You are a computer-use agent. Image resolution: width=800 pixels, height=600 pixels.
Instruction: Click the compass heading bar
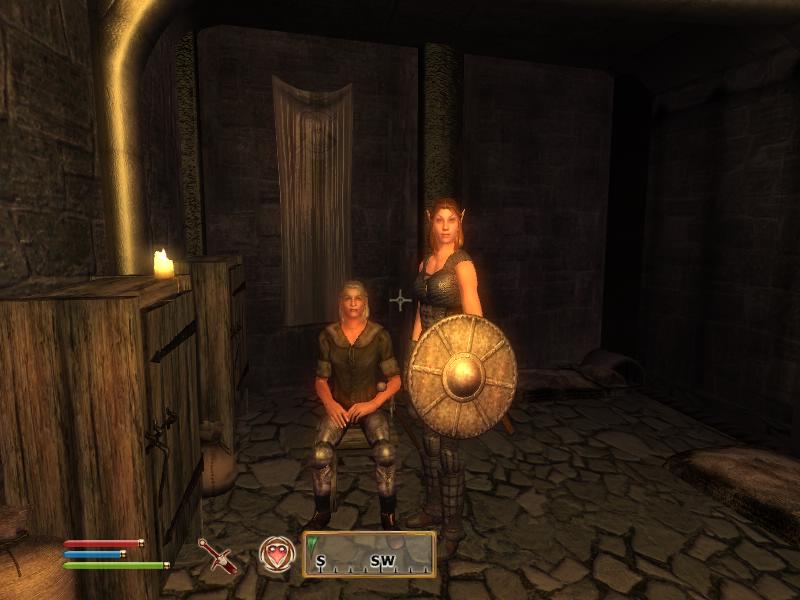click(x=369, y=554)
